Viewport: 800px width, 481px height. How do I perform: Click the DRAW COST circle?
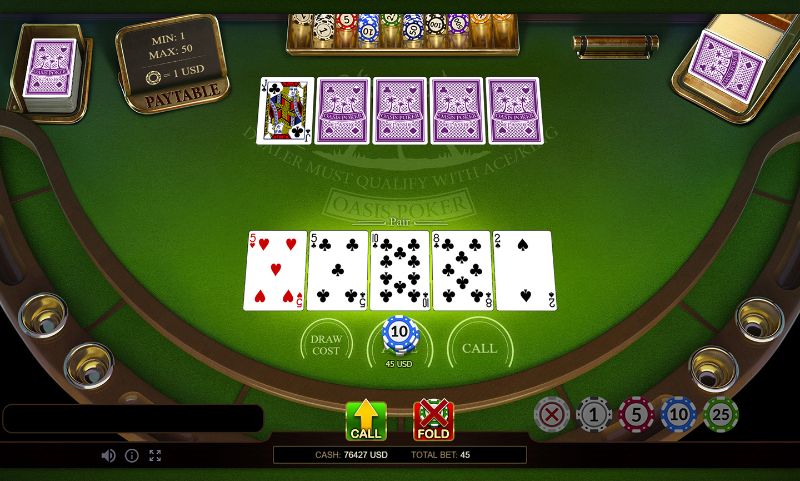[326, 345]
